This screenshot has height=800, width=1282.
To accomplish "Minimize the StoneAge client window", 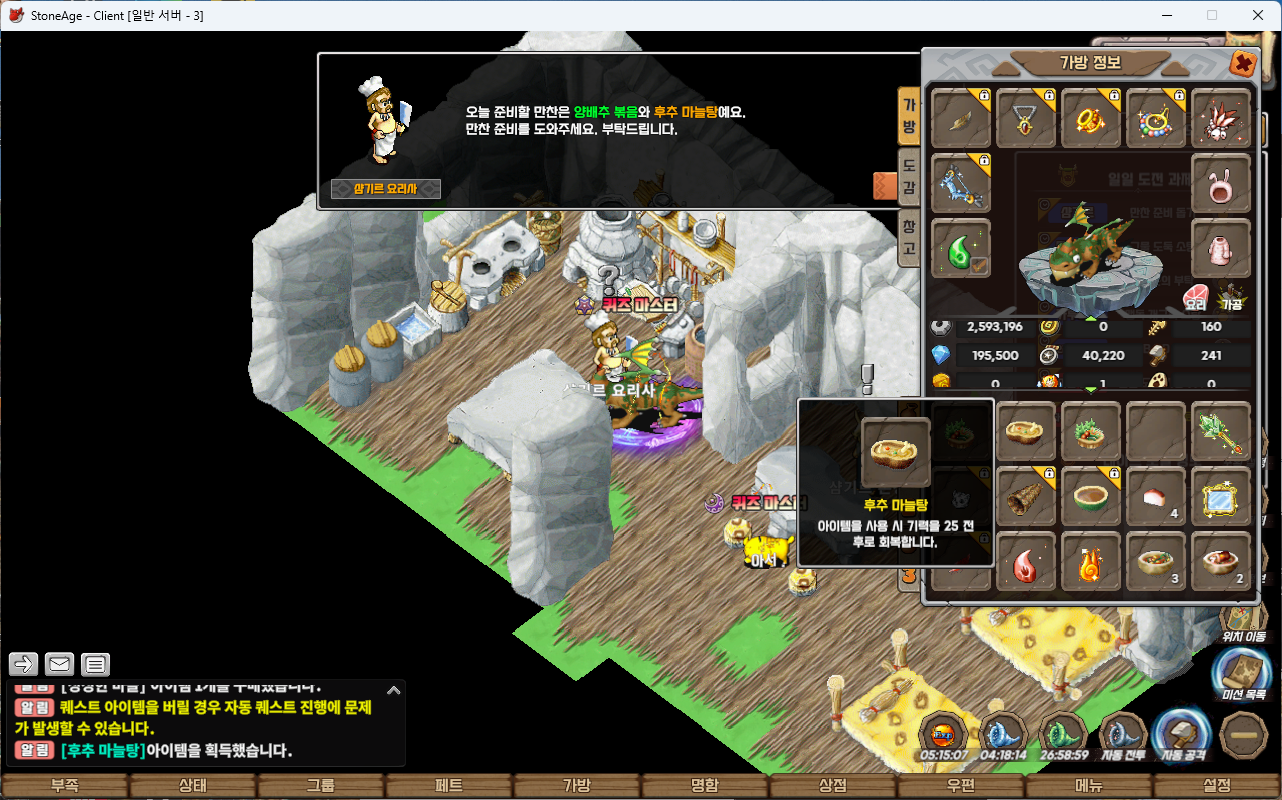I will click(x=1165, y=15).
